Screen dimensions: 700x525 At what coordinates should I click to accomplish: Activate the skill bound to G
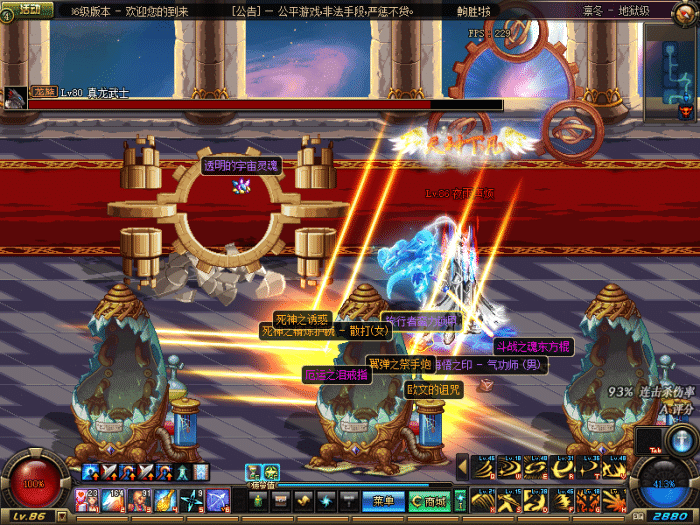(x=589, y=497)
